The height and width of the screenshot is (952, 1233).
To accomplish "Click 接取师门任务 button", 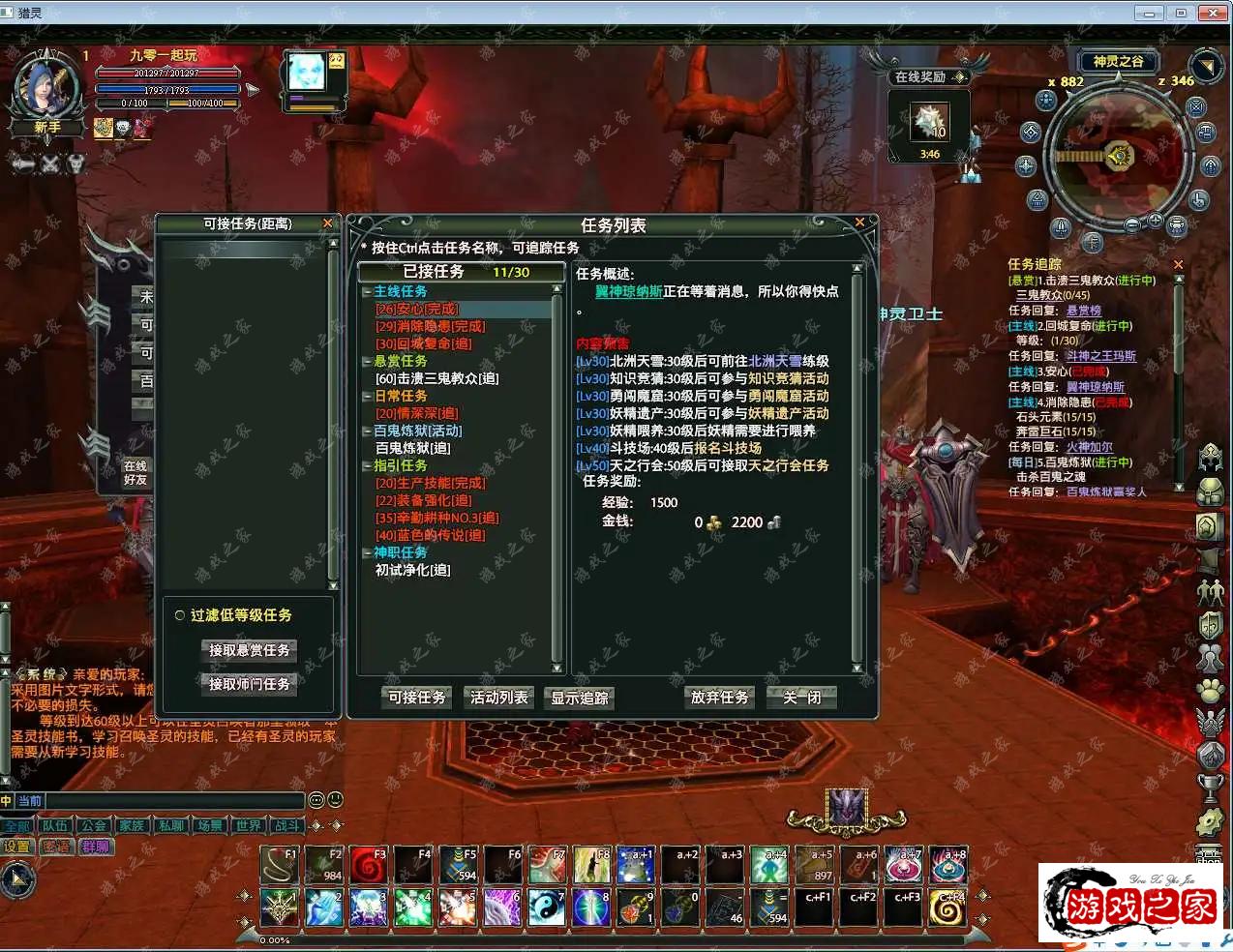I will tap(250, 684).
